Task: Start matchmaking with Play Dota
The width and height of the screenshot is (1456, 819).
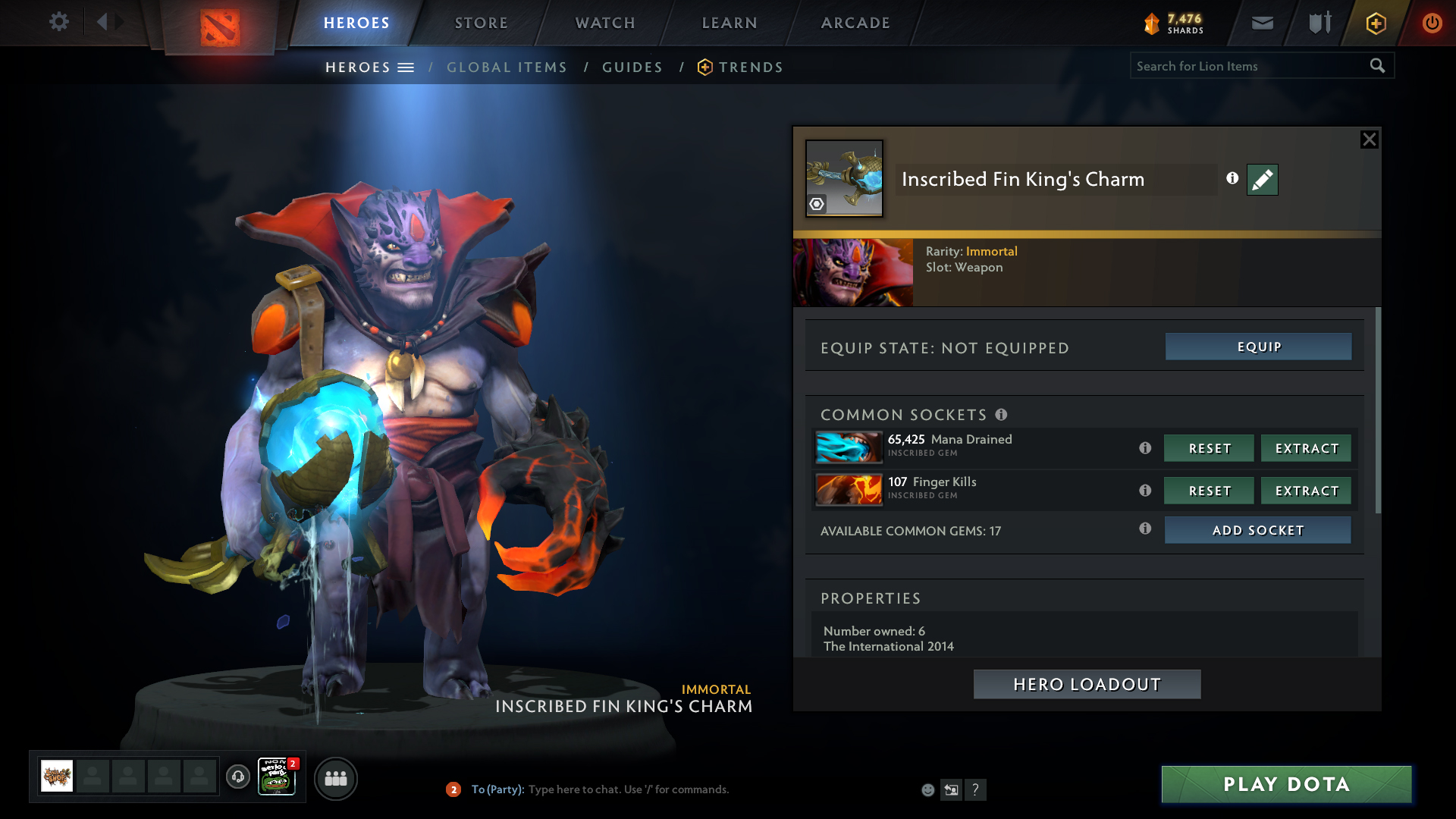Action: click(x=1286, y=784)
